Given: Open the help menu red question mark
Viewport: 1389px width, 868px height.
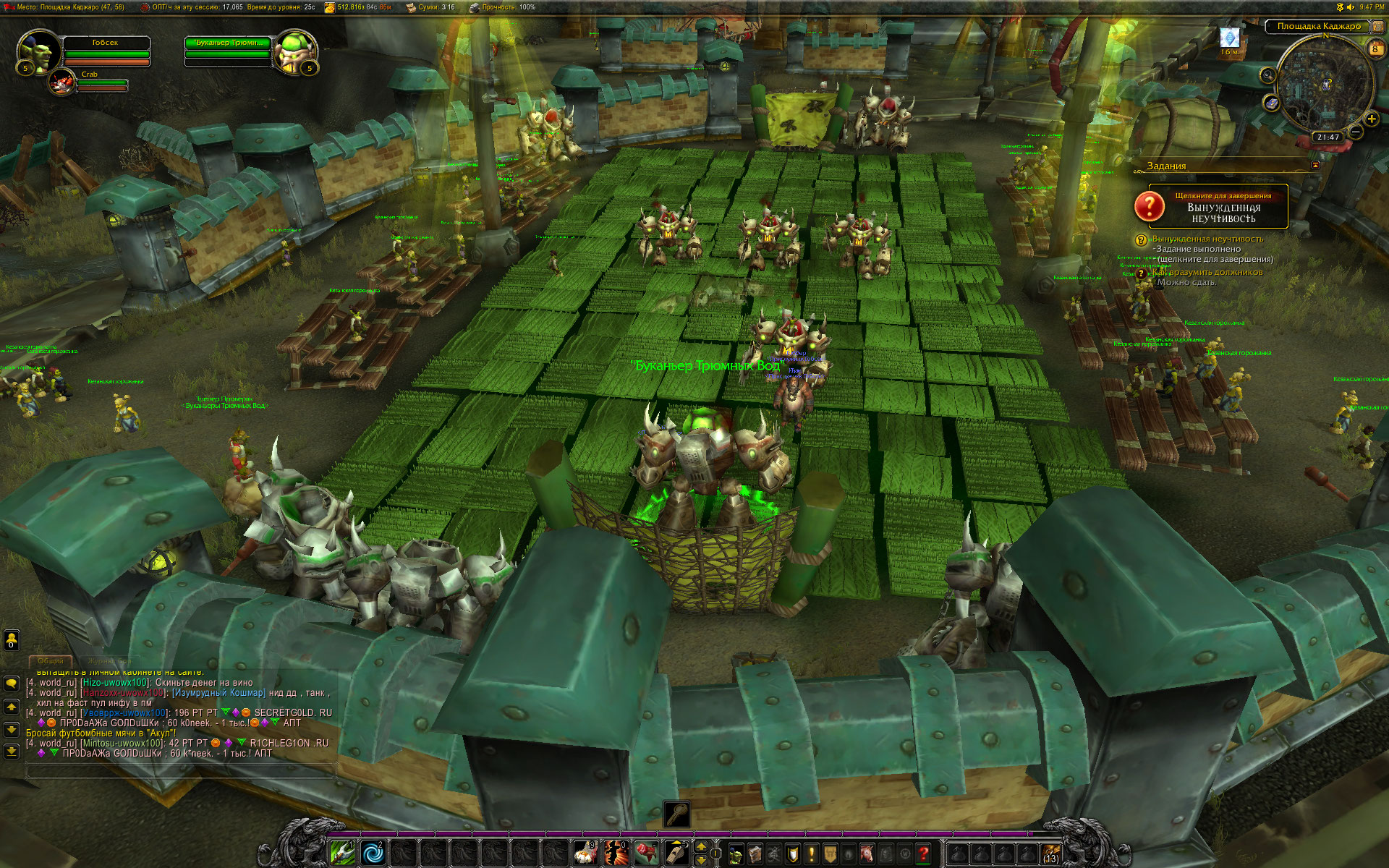Looking at the screenshot, I should 922,854.
